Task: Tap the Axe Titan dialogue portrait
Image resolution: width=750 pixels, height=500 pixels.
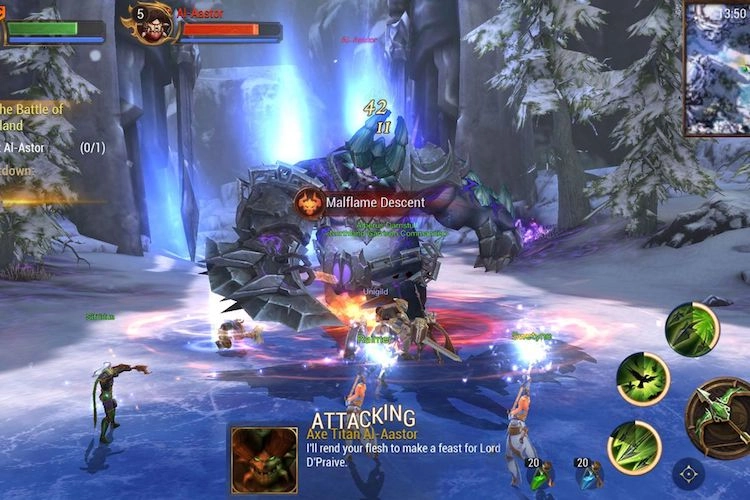Action: [264, 460]
